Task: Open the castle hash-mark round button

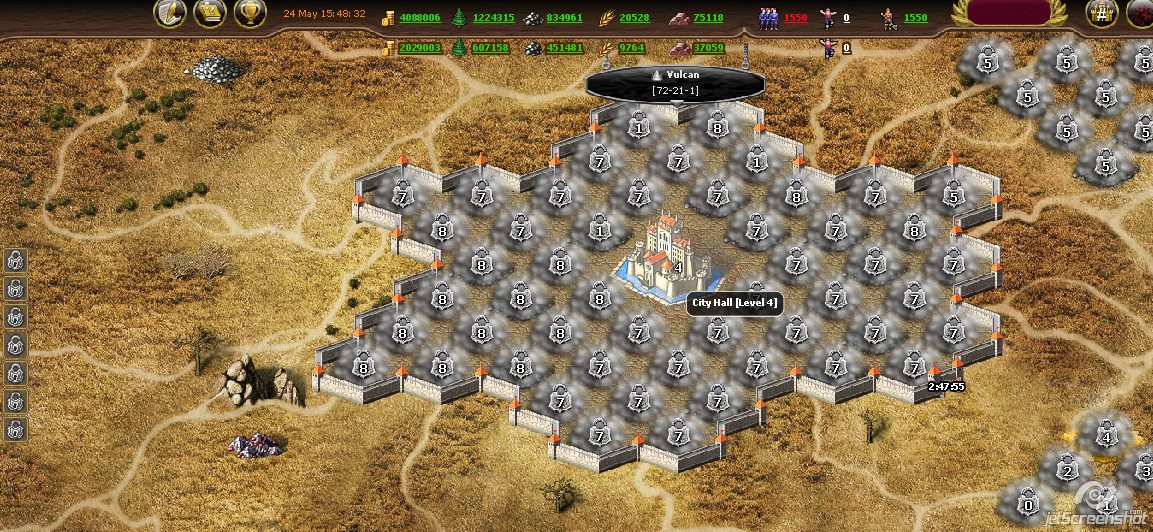Action: pos(1102,13)
